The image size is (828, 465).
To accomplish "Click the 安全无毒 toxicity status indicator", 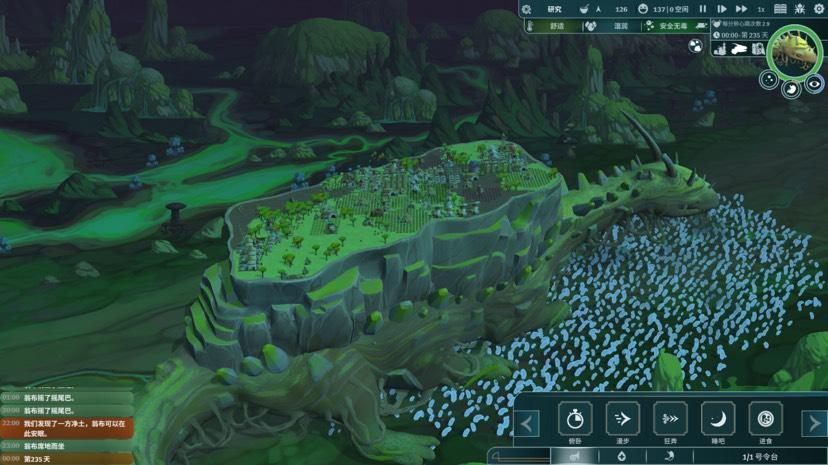I will [664, 26].
